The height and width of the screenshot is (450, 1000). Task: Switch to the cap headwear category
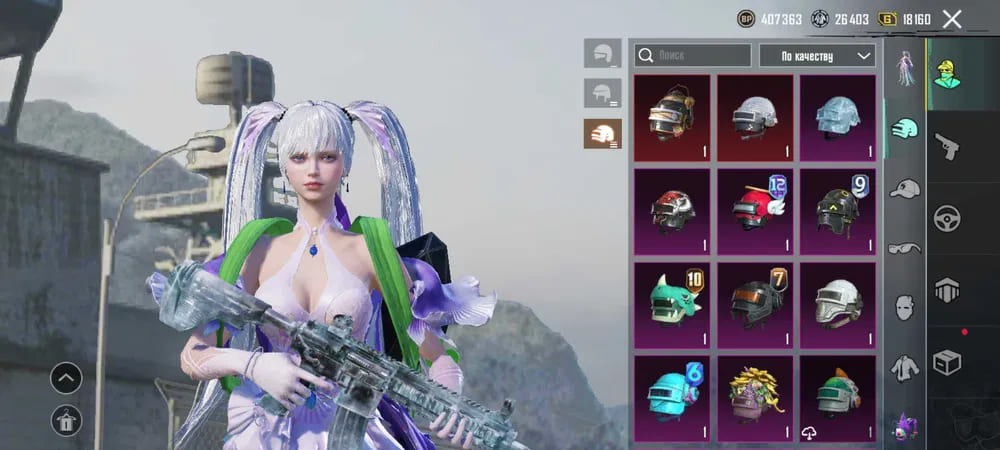tap(905, 189)
